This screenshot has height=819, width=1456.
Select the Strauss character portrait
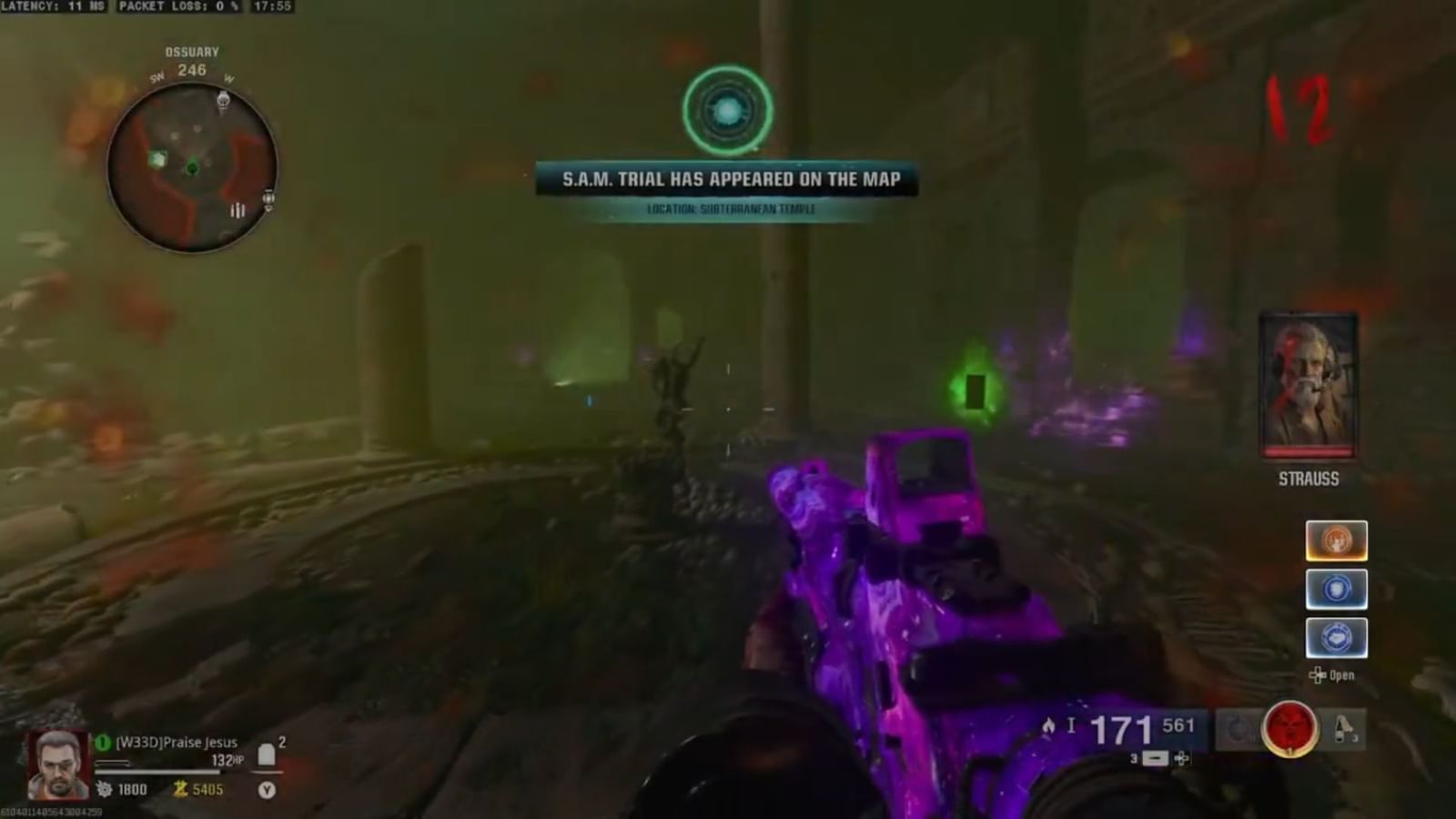(x=1309, y=382)
